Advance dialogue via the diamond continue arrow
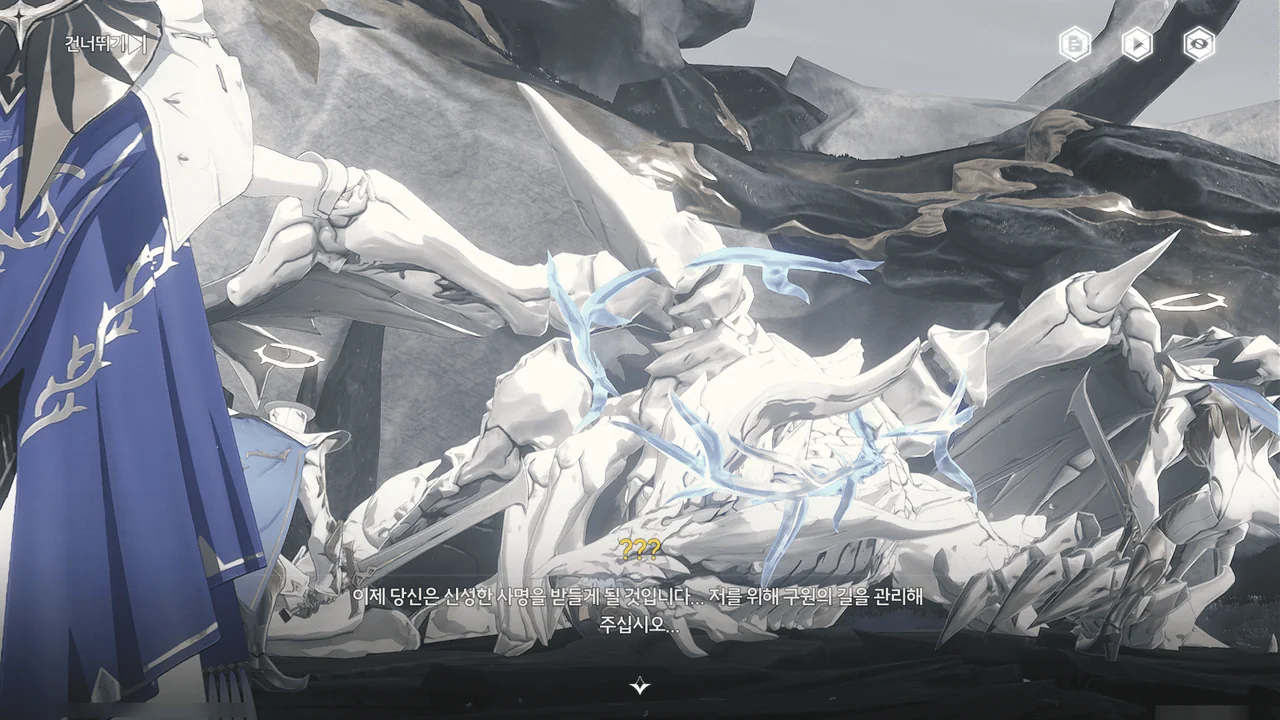The height and width of the screenshot is (720, 1280). [x=640, y=685]
